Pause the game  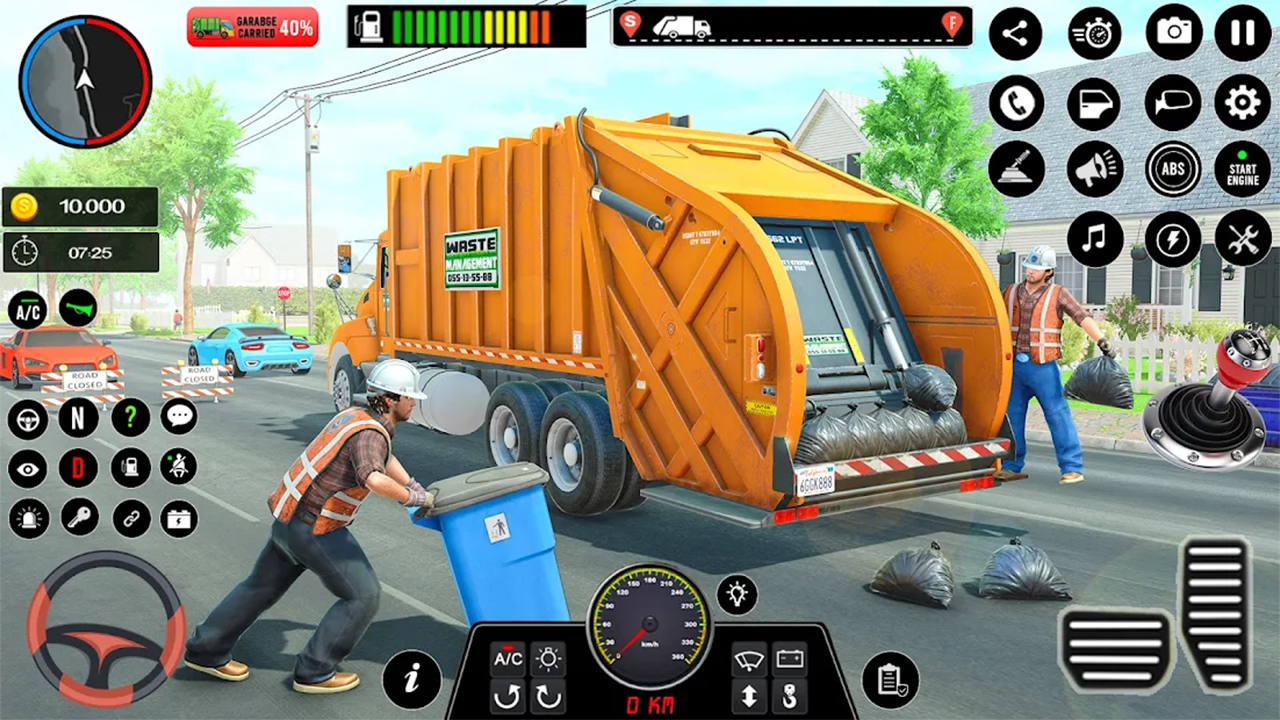point(1242,33)
